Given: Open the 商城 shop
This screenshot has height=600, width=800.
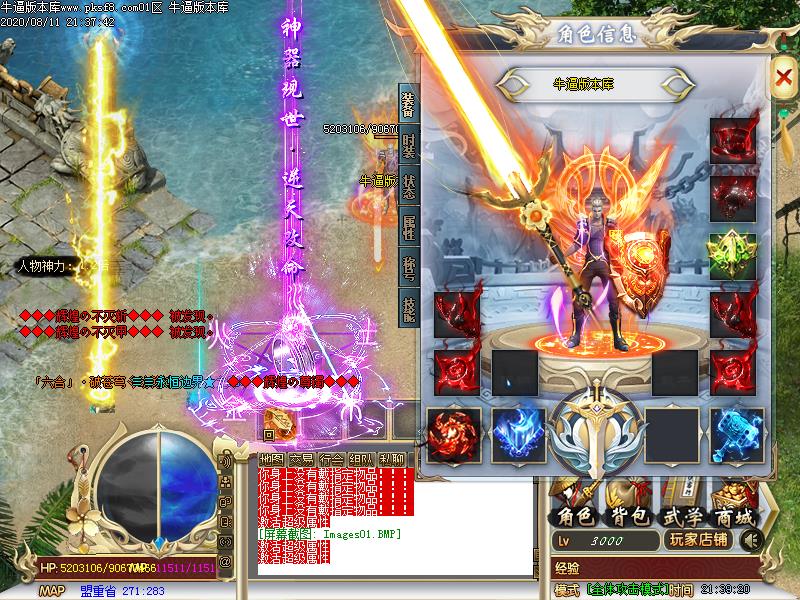Looking at the screenshot, I should [x=735, y=516].
